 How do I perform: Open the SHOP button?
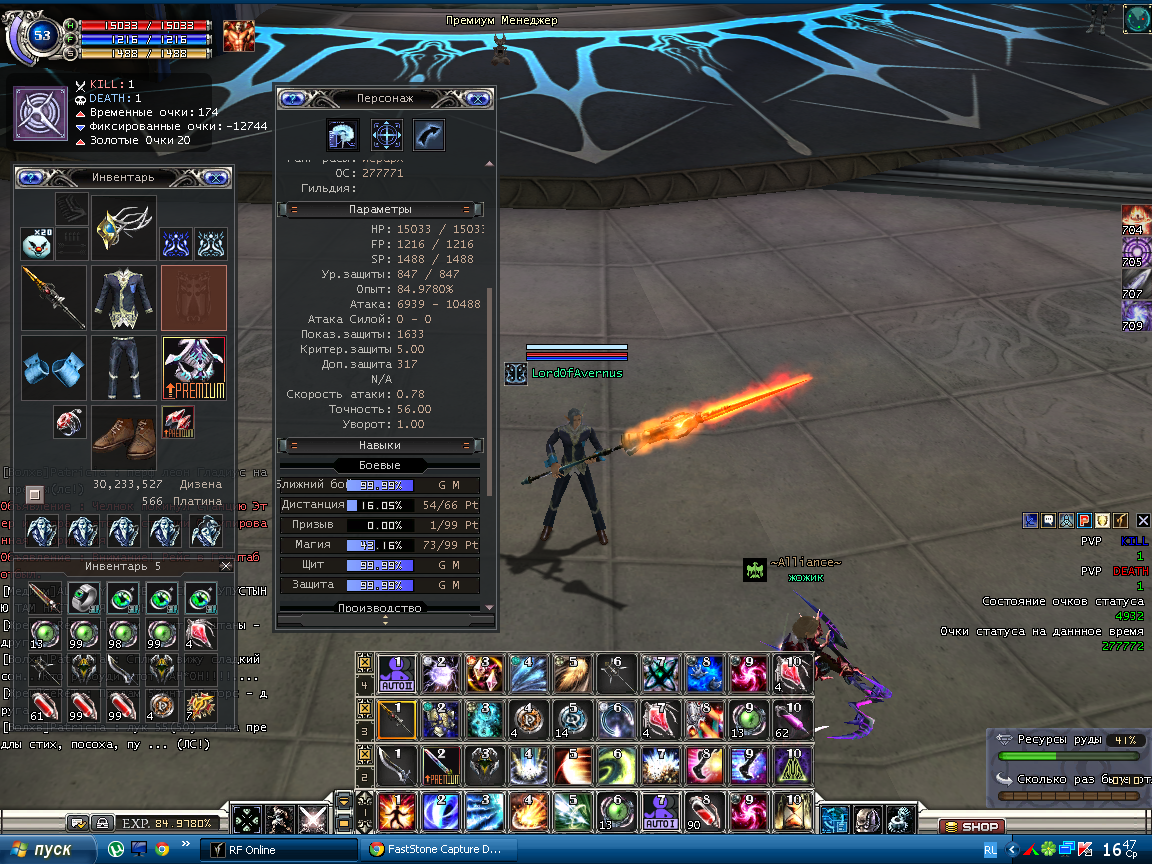point(970,827)
